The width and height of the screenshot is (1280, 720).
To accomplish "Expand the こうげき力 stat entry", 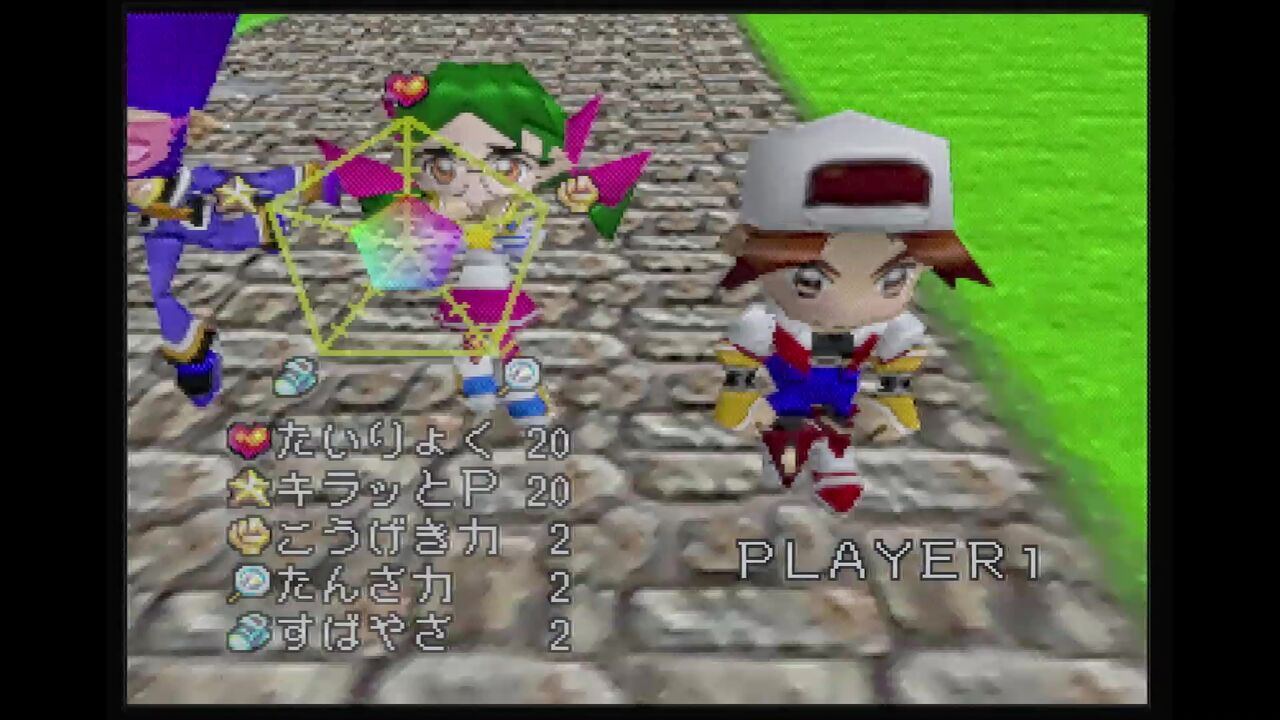I will click(x=390, y=537).
